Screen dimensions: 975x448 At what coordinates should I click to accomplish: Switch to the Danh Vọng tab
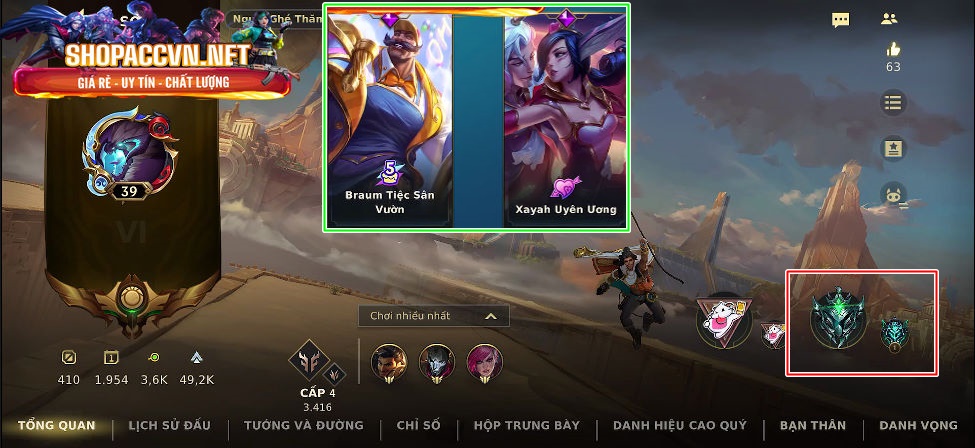coord(918,426)
